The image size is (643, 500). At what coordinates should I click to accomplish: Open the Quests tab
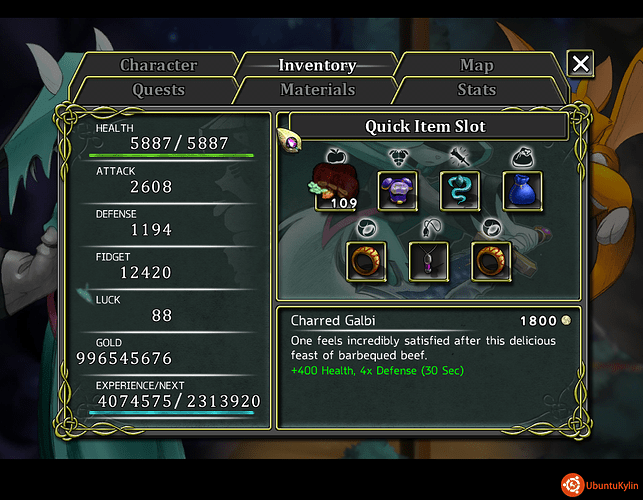tap(158, 90)
